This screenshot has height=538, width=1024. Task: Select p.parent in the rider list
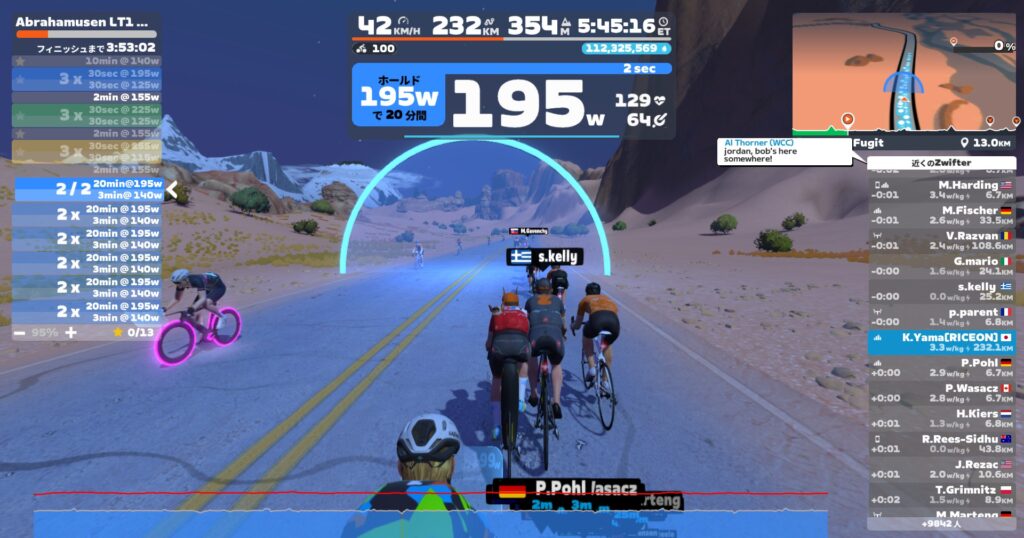pos(941,317)
